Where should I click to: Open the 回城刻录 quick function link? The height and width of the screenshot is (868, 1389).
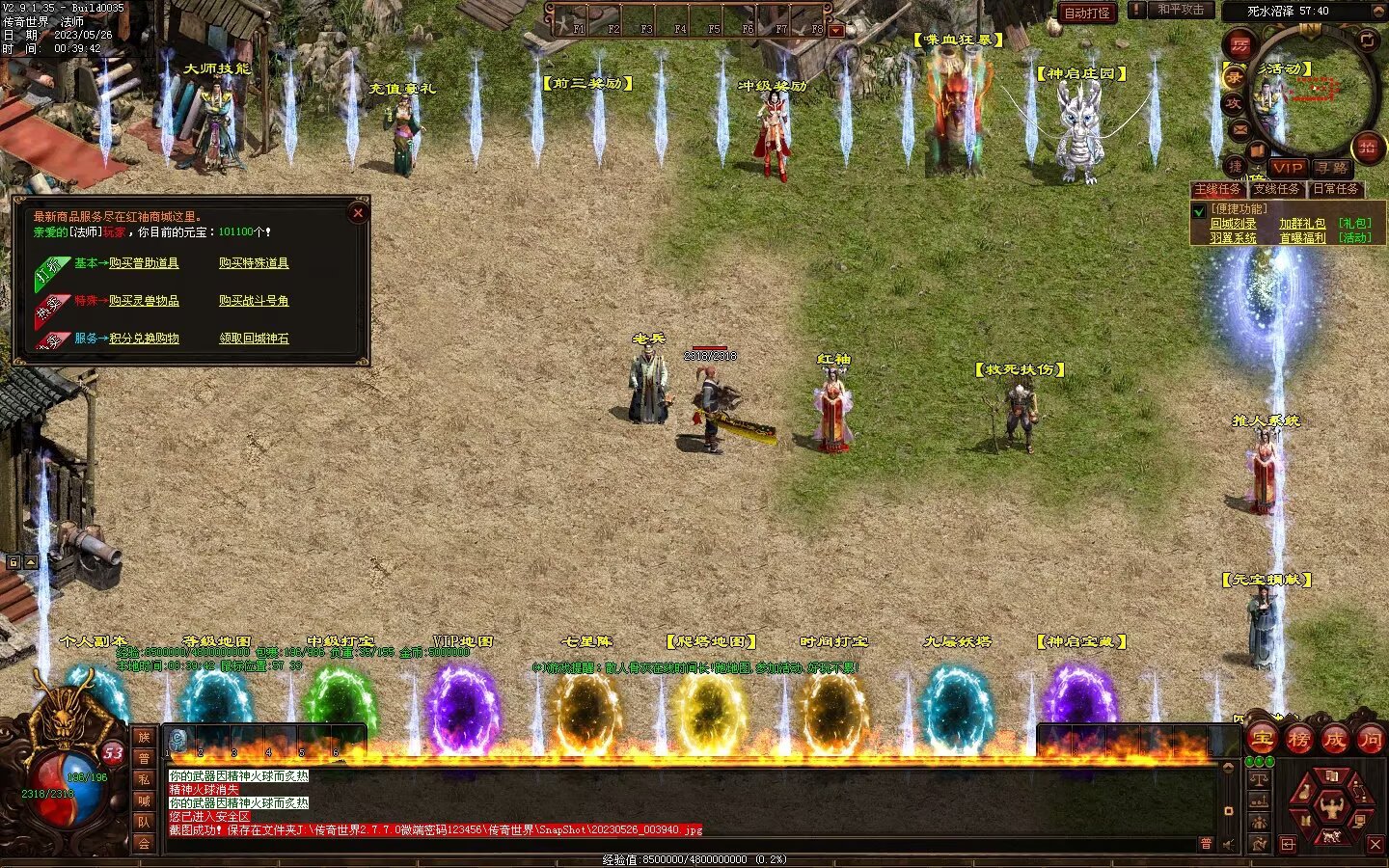tap(1233, 224)
